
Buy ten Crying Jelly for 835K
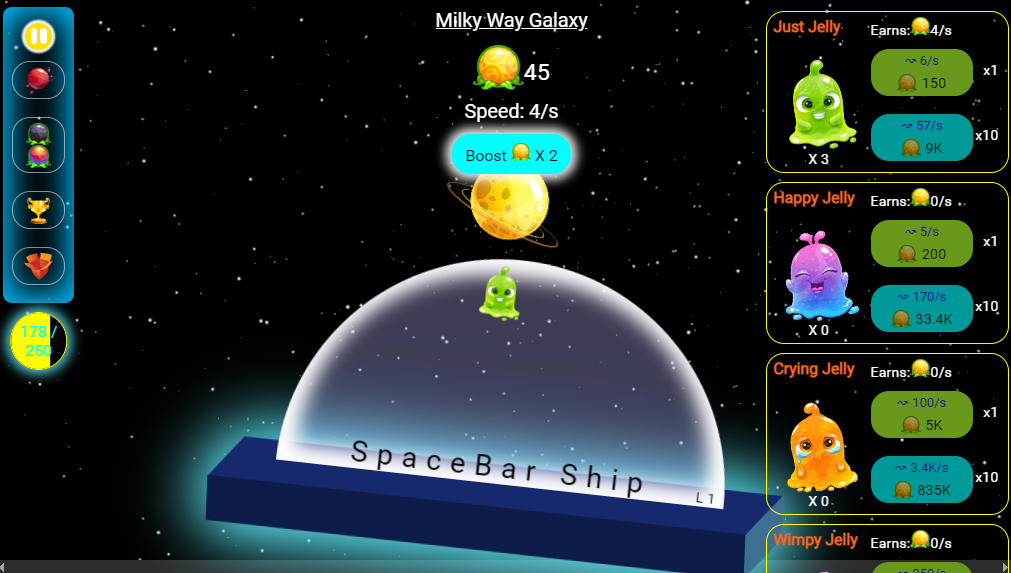[x=921, y=479]
